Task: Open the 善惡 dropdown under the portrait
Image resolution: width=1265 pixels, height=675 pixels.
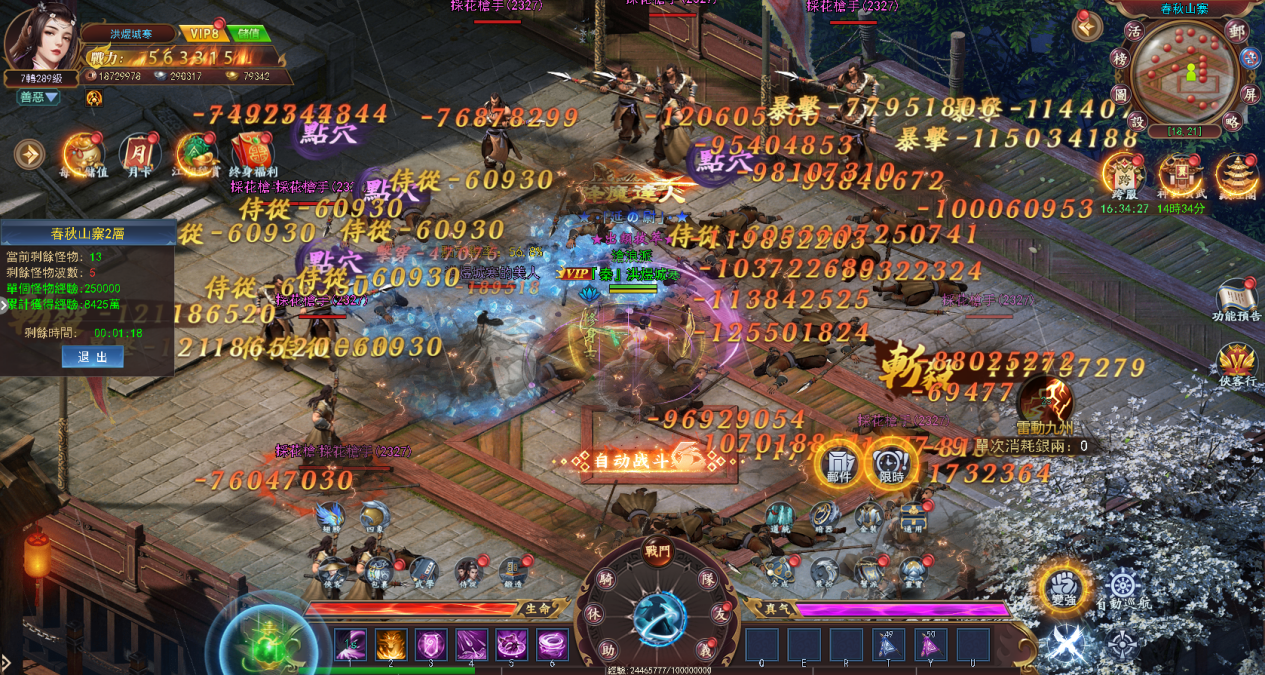Action: 40,97
